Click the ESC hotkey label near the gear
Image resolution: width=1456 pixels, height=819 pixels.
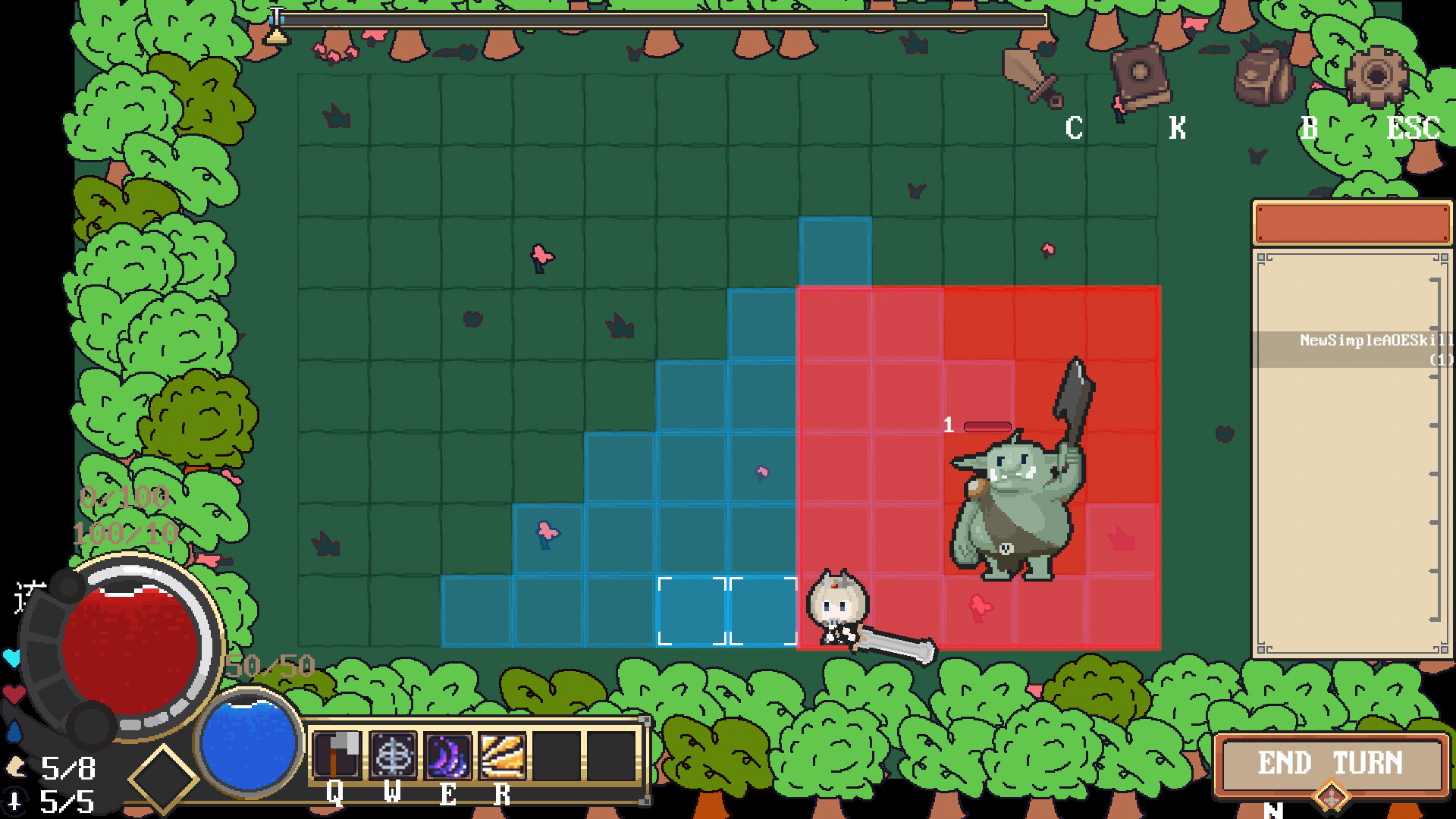[1412, 128]
